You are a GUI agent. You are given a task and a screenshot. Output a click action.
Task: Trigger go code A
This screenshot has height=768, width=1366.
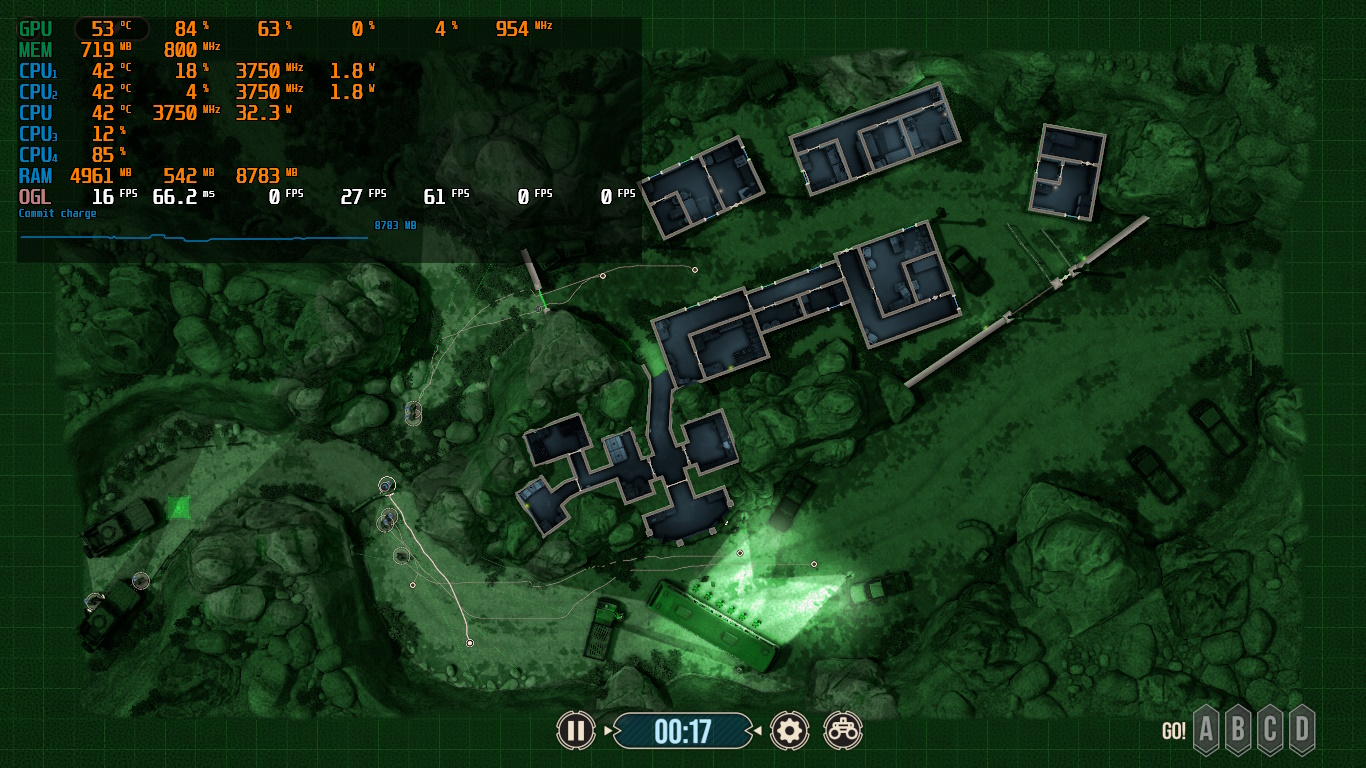[1207, 730]
